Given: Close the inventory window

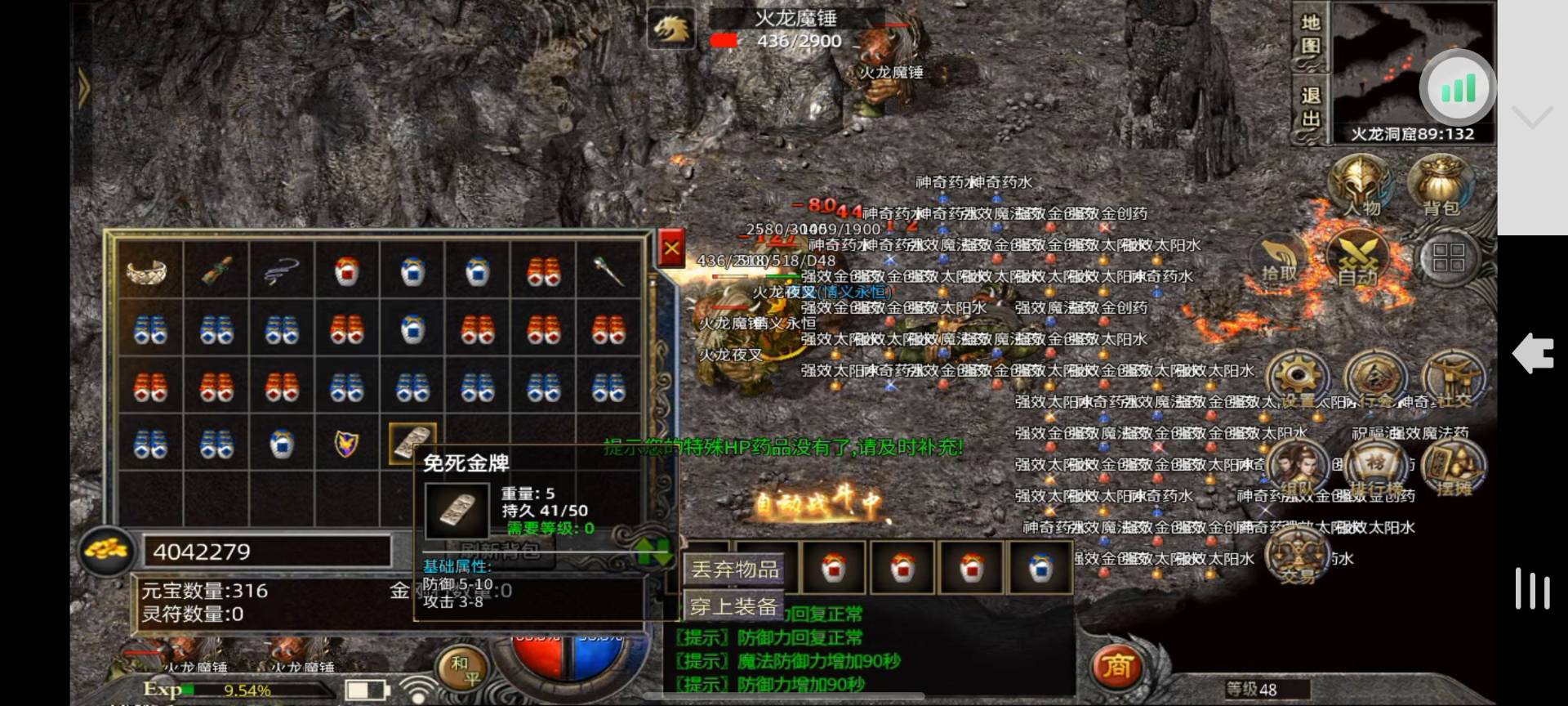Looking at the screenshot, I should tap(671, 249).
